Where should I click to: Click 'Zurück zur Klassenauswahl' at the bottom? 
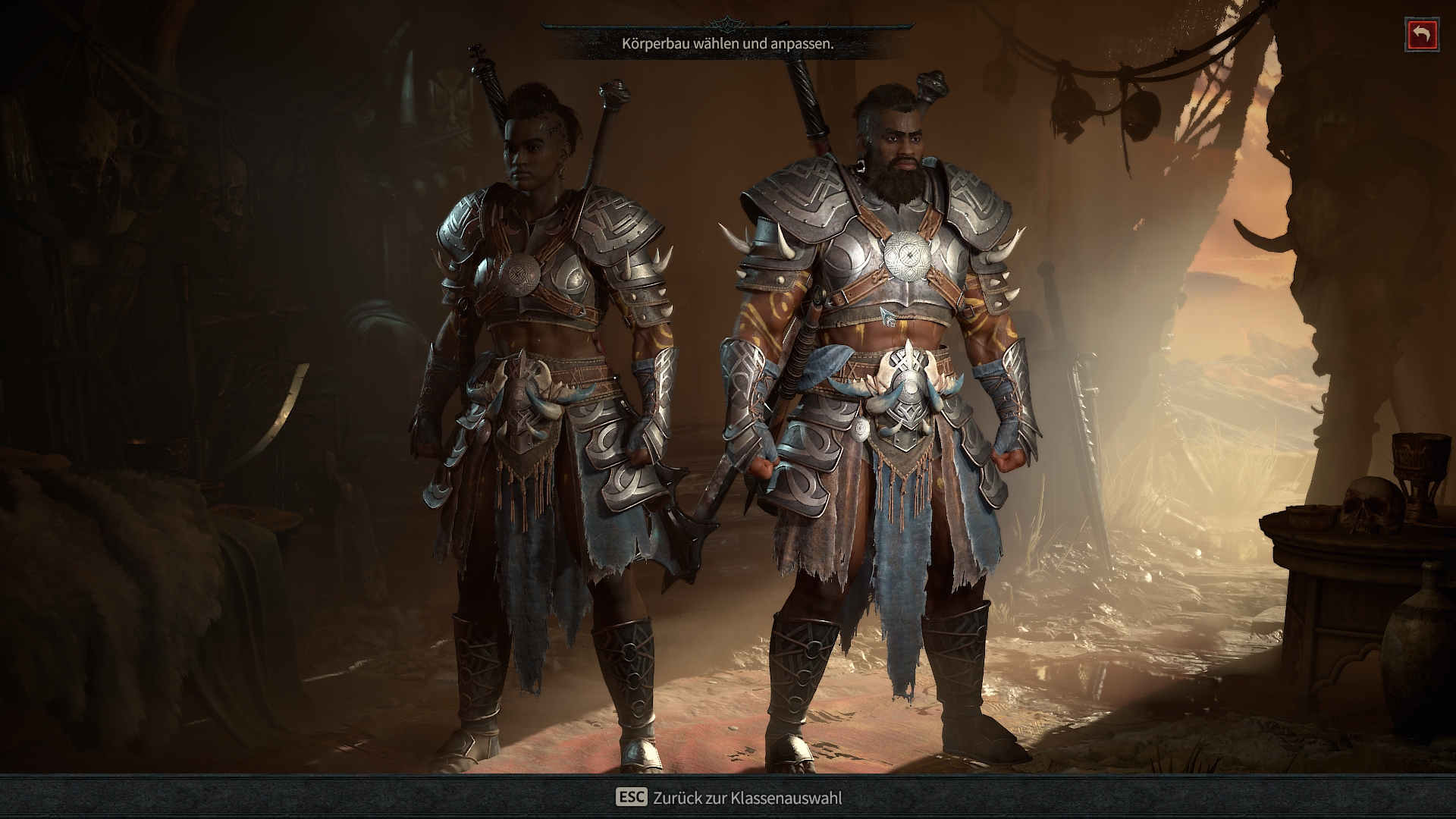[747, 798]
